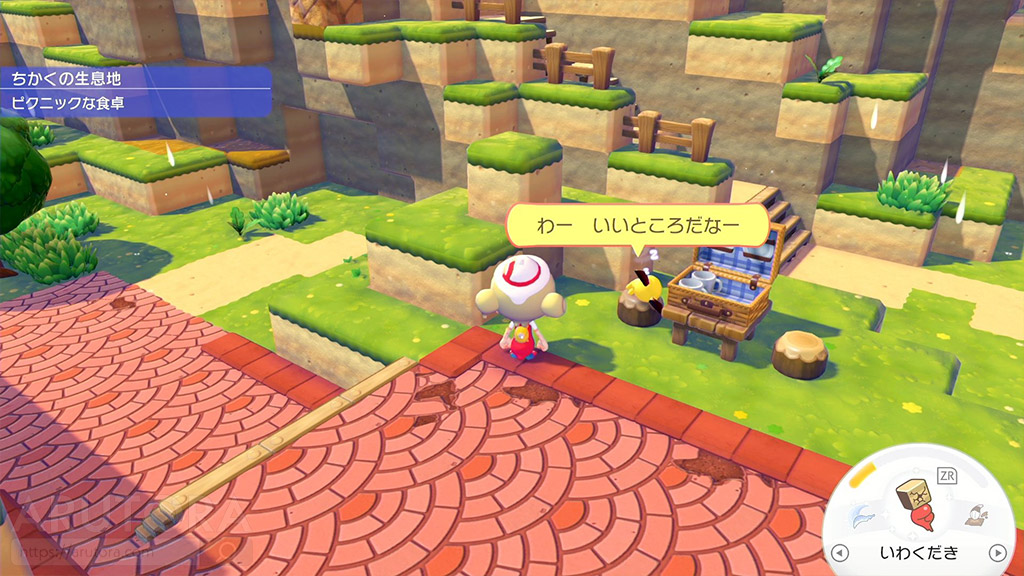The image size is (1024, 576).
Task: Cycle abilities with the left arrow button
Action: (x=839, y=552)
